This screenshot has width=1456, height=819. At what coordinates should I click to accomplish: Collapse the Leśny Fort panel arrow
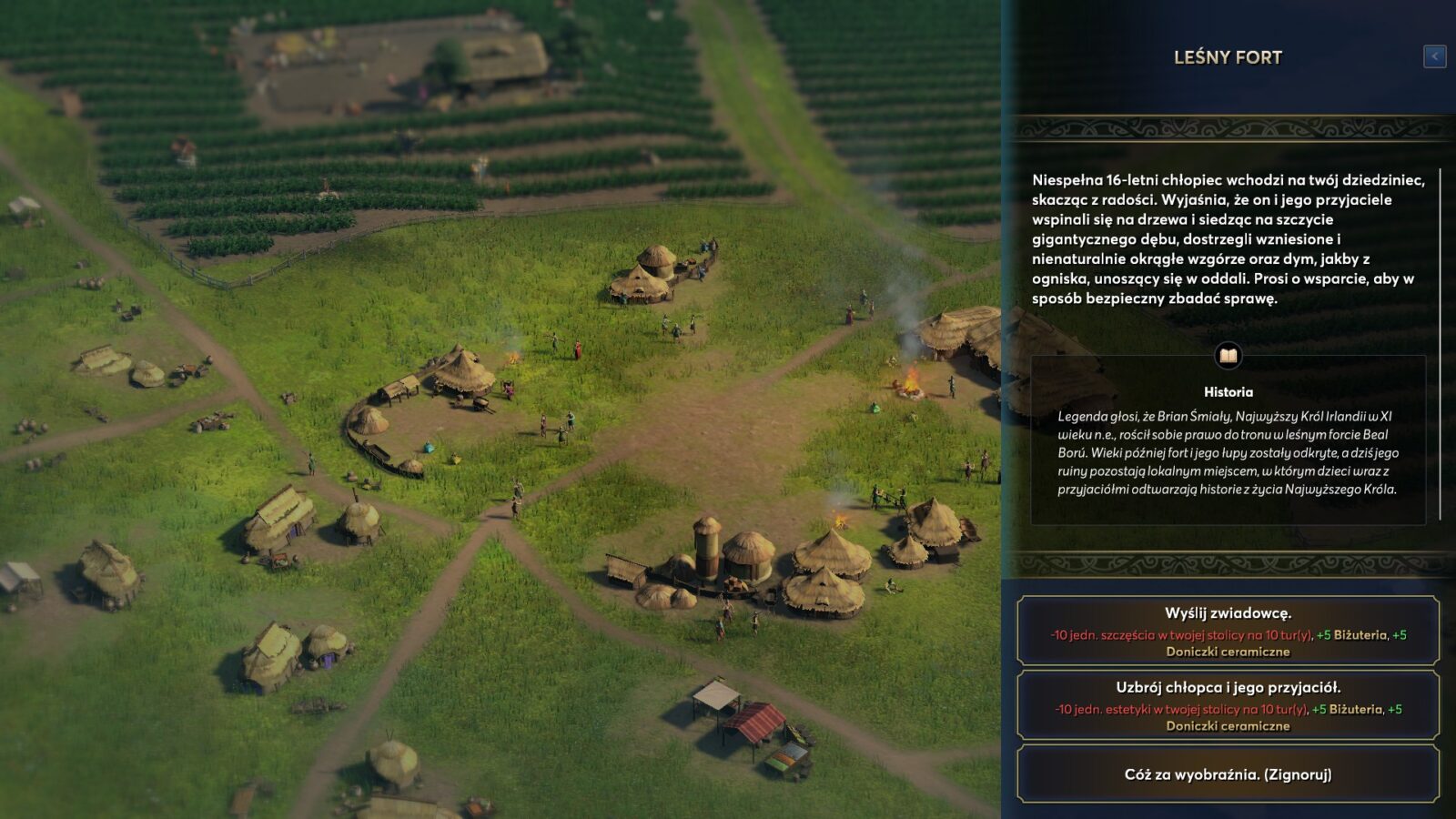[x=1434, y=56]
